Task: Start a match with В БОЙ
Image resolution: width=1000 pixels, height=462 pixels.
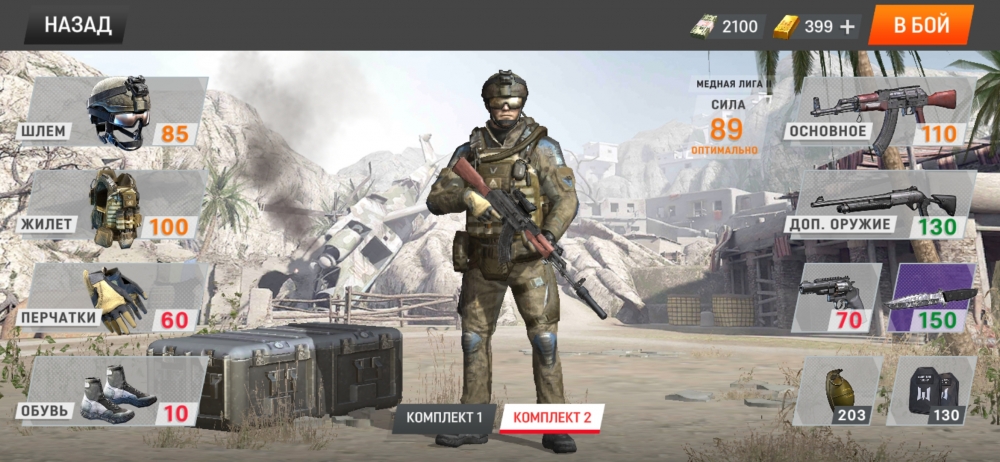Action: tap(920, 25)
